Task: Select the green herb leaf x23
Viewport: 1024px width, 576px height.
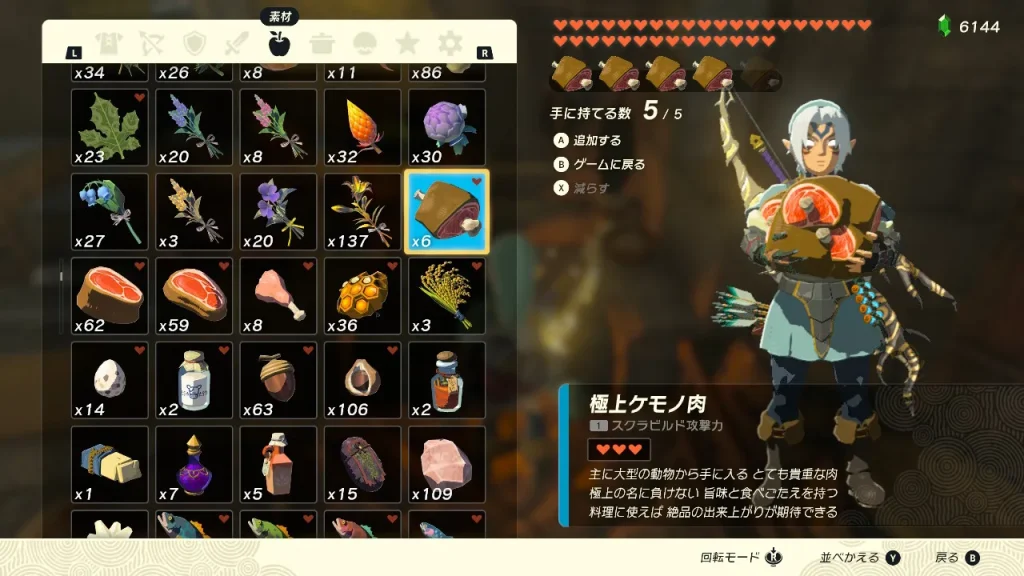Action: pyautogui.click(x=110, y=127)
